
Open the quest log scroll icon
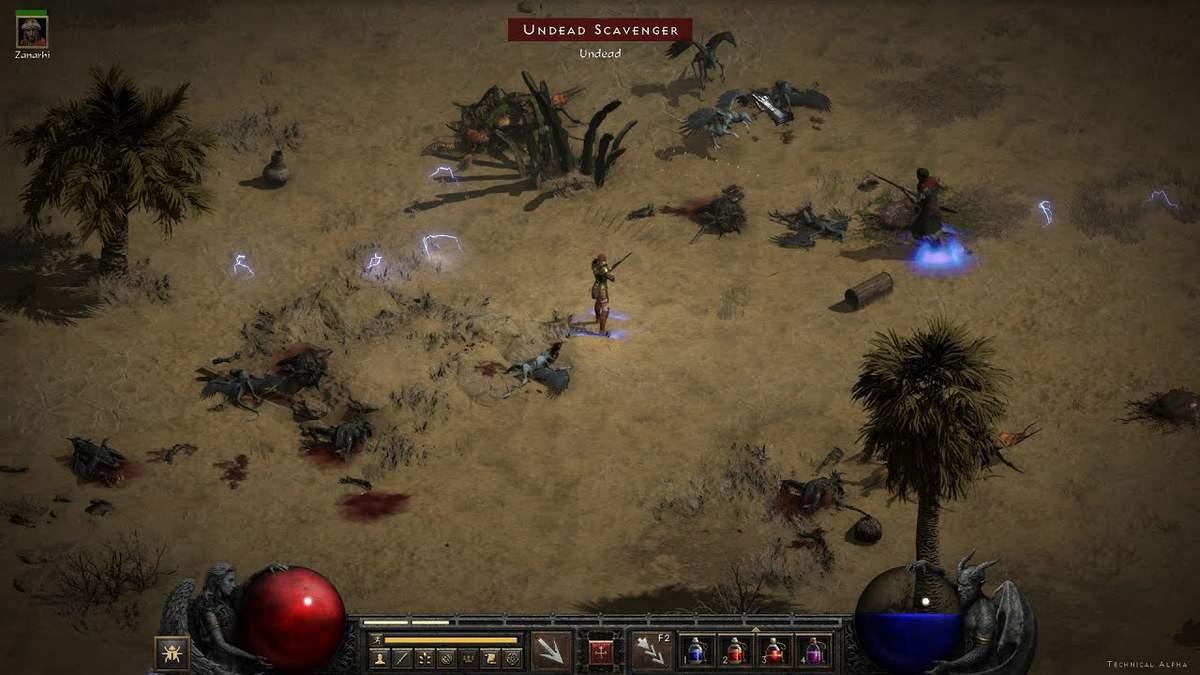coord(490,658)
